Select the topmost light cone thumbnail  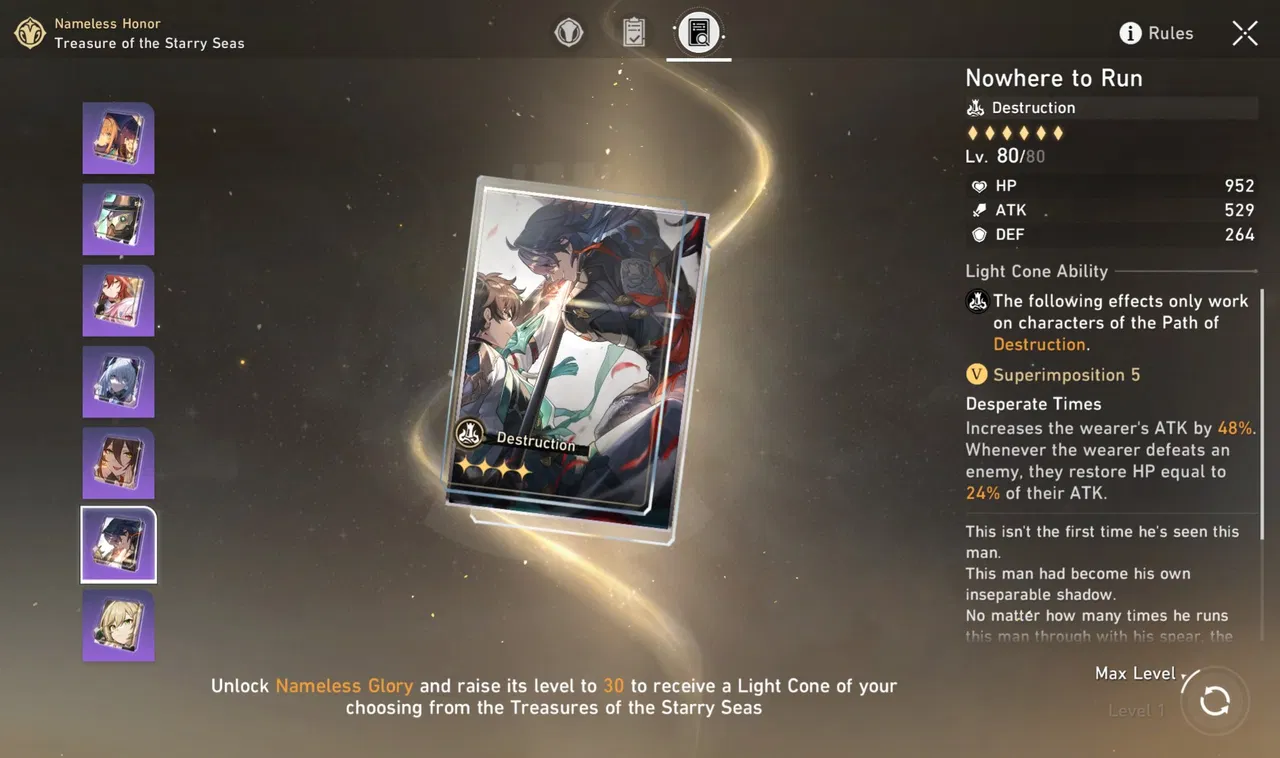point(118,138)
